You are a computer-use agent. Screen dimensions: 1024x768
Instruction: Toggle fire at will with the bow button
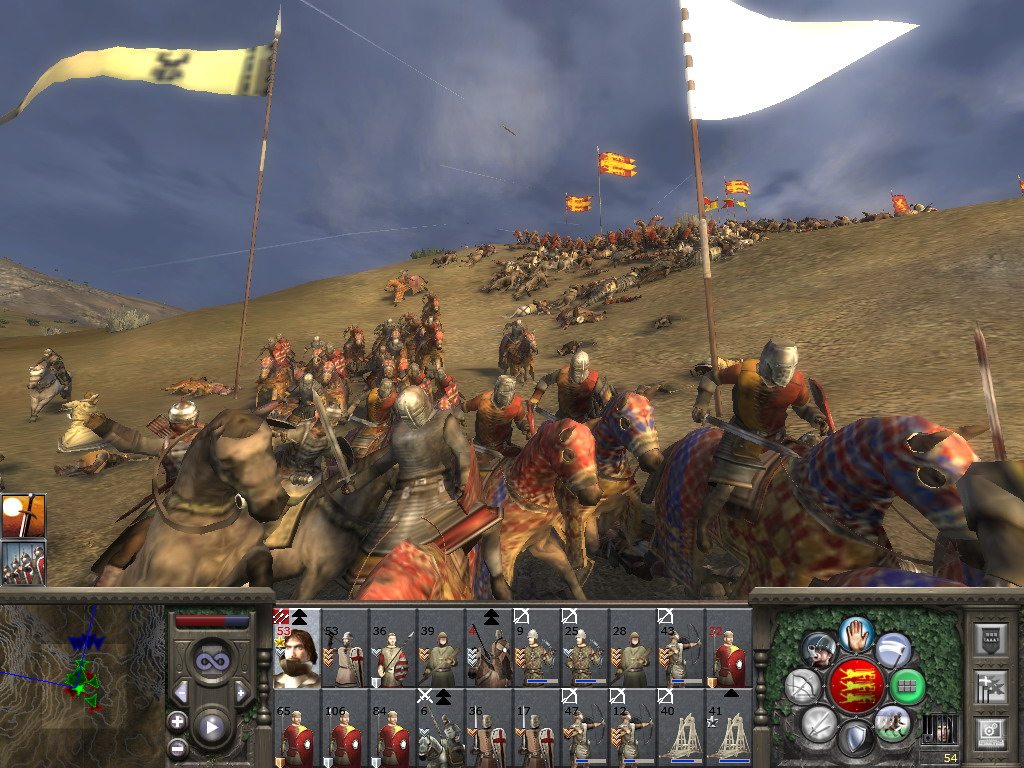tap(802, 686)
